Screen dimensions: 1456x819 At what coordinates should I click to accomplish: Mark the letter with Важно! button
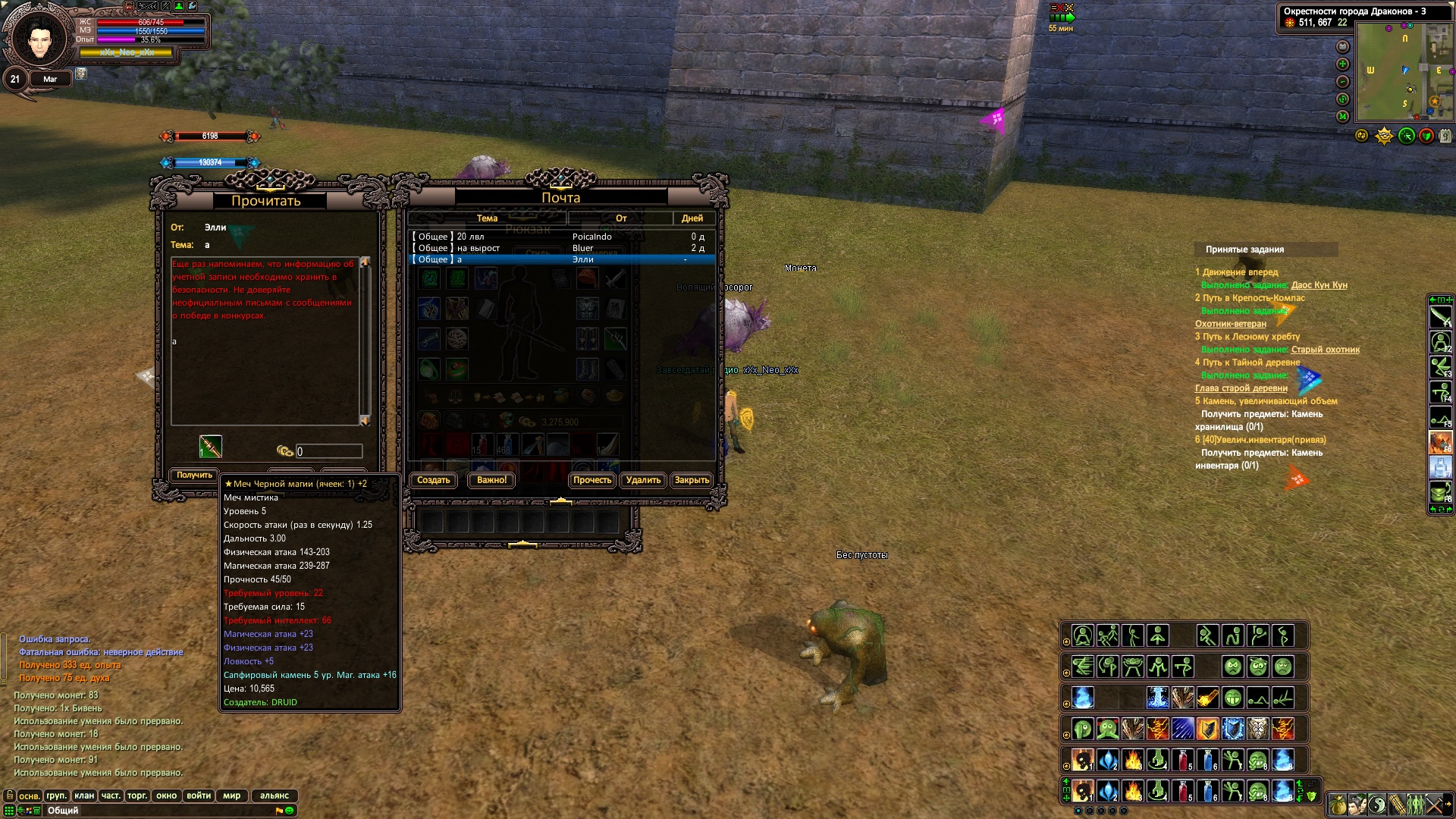coord(491,480)
